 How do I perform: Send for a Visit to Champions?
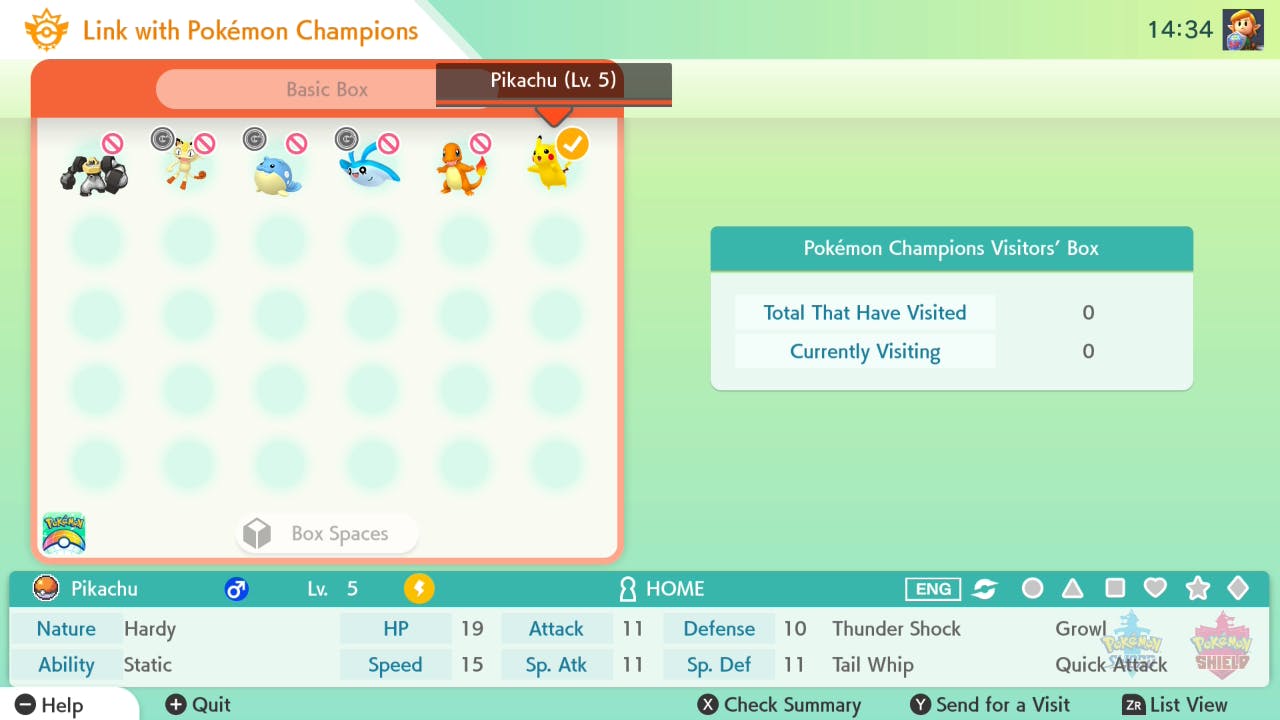coord(990,705)
